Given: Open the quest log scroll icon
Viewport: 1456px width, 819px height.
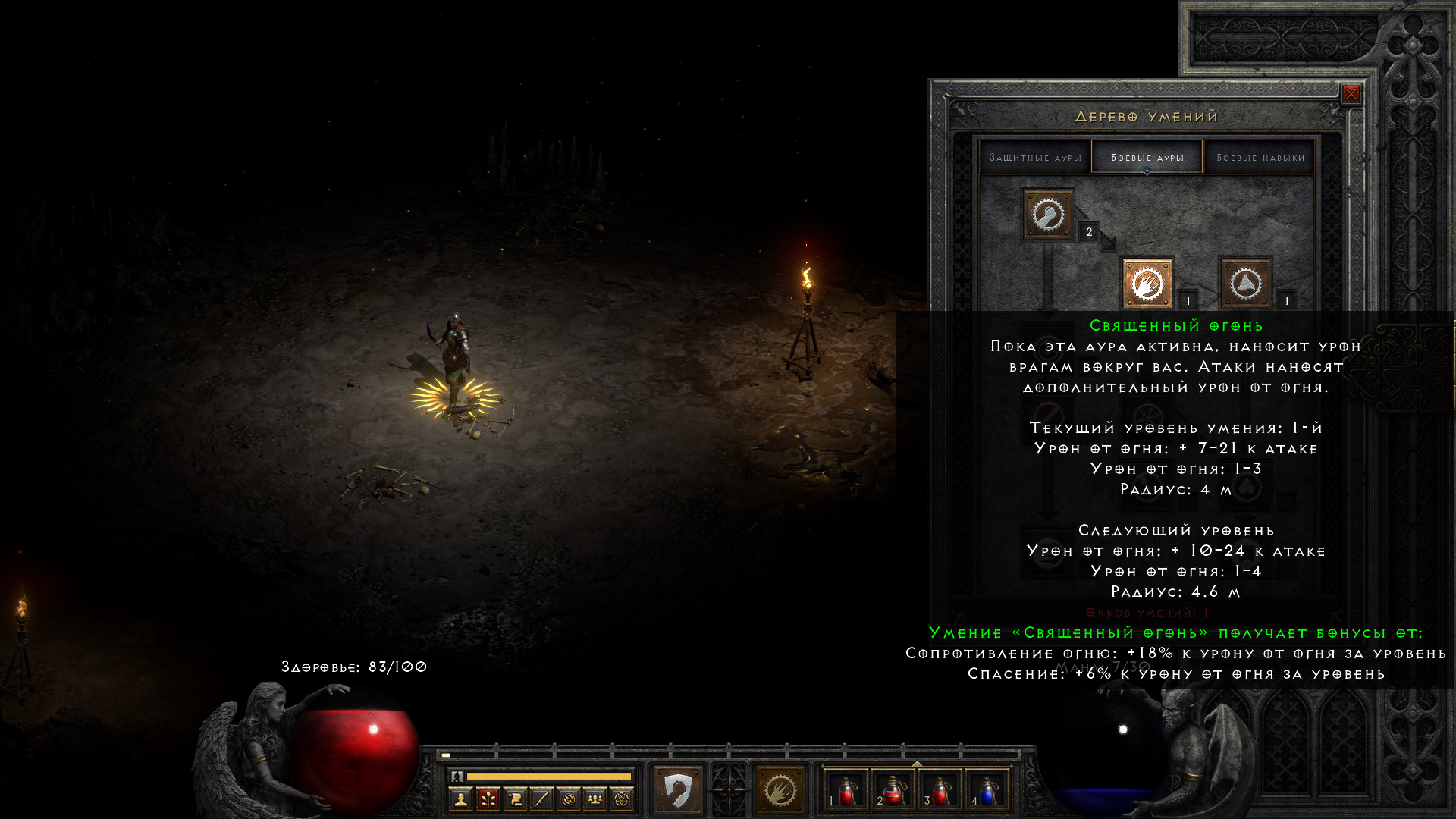Looking at the screenshot, I should (515, 799).
